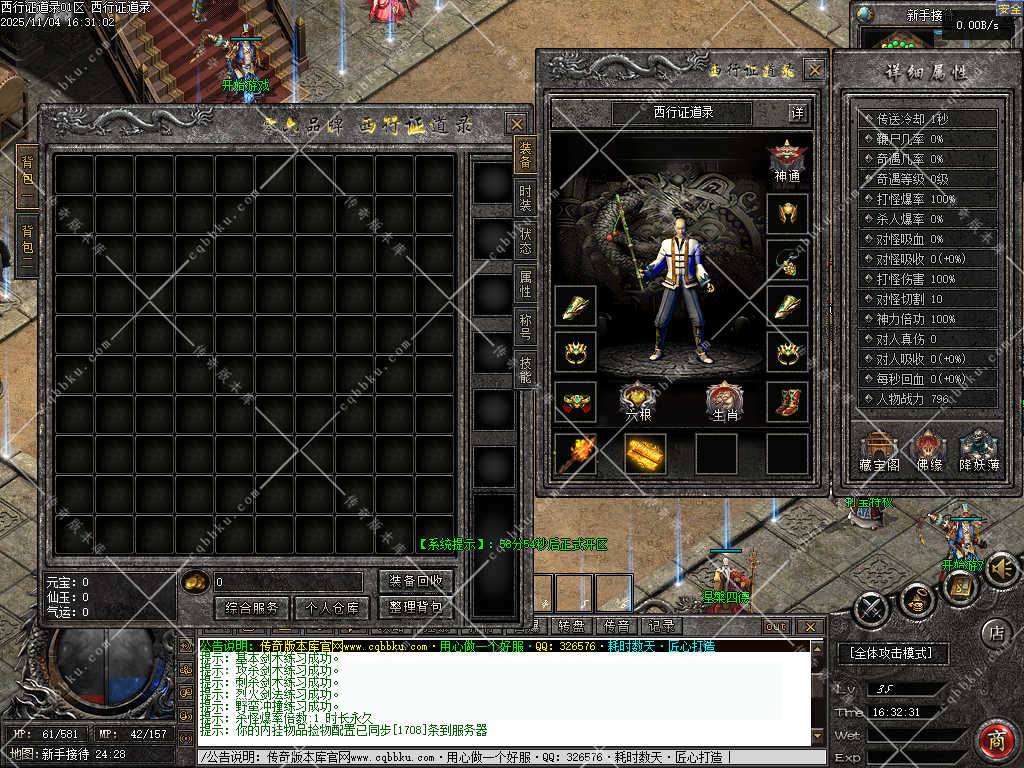Open the 状态 status tab
This screenshot has height=768, width=1024.
(x=525, y=241)
